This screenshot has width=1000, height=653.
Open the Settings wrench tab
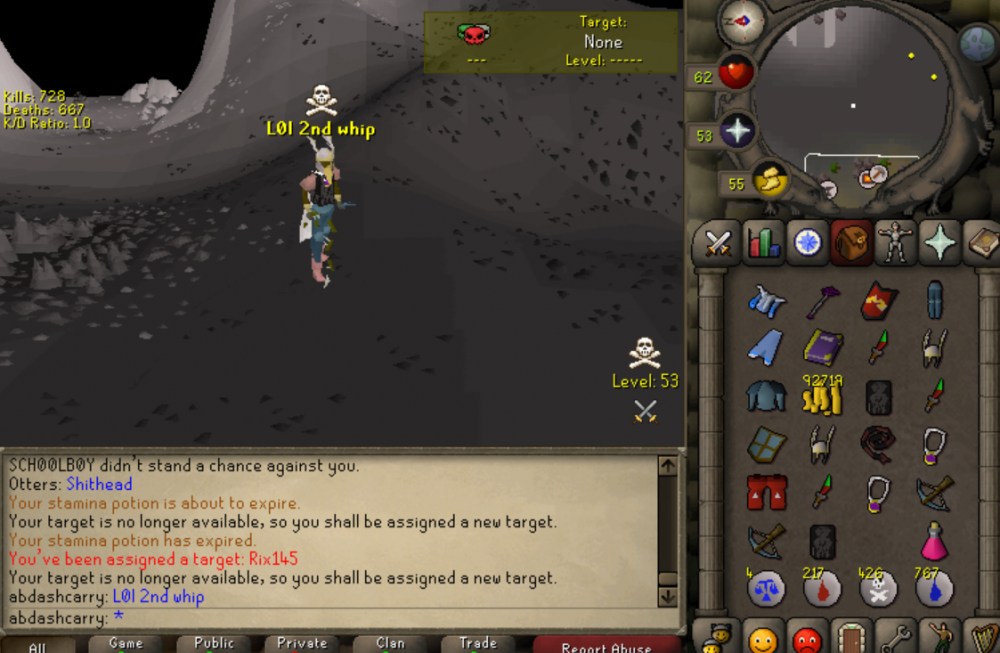[893, 637]
